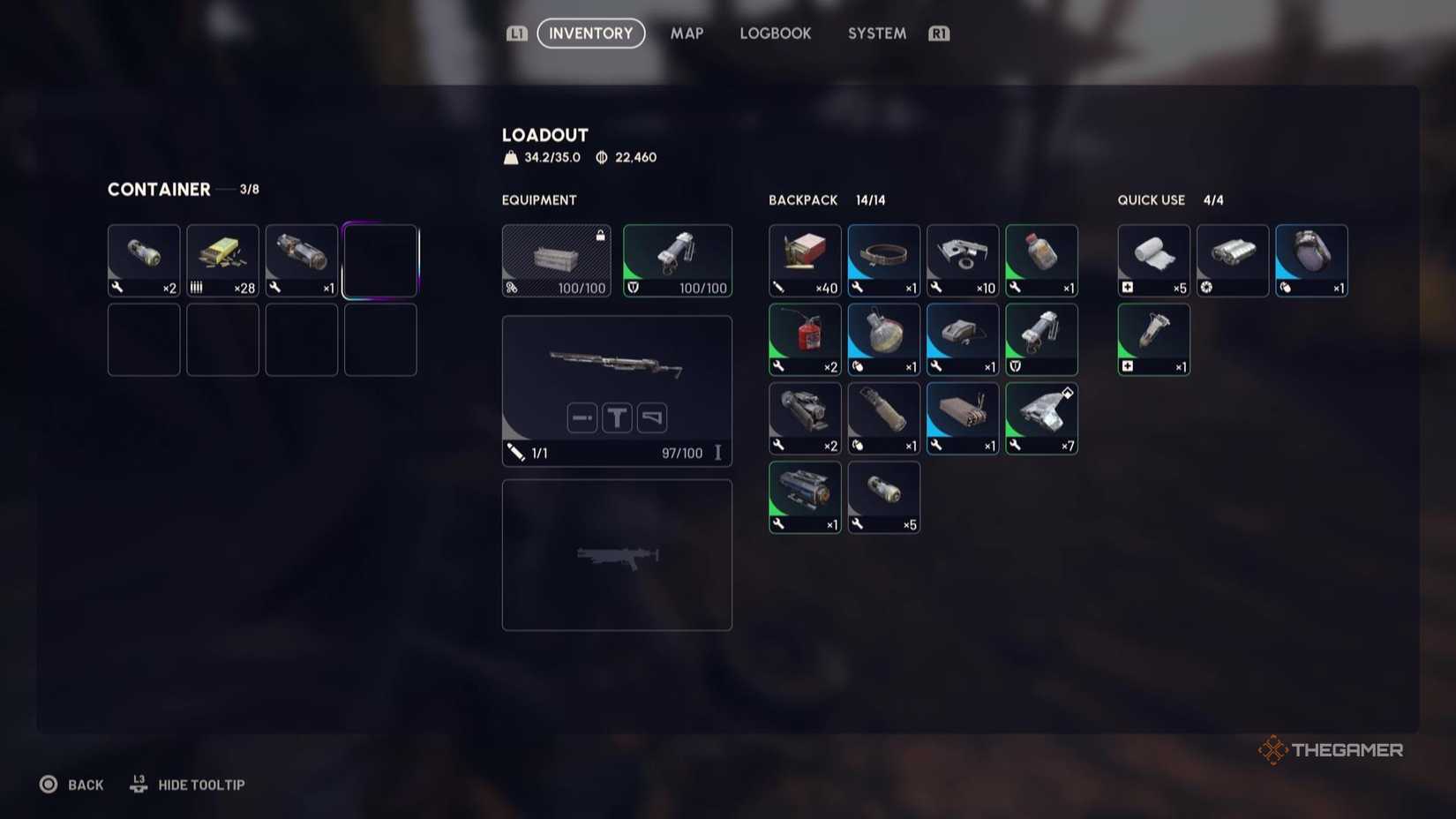
Task: Click the weight icon beside 34.2/35.0
Action: tap(509, 157)
